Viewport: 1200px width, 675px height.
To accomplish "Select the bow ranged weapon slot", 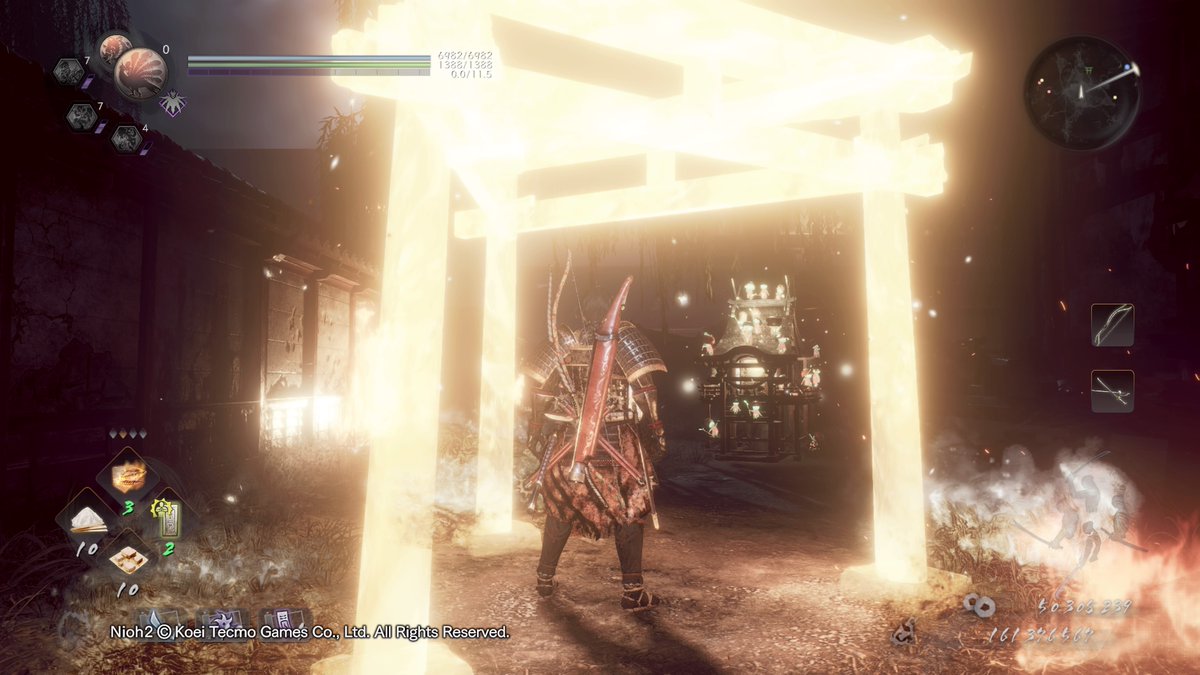I will (1112, 325).
